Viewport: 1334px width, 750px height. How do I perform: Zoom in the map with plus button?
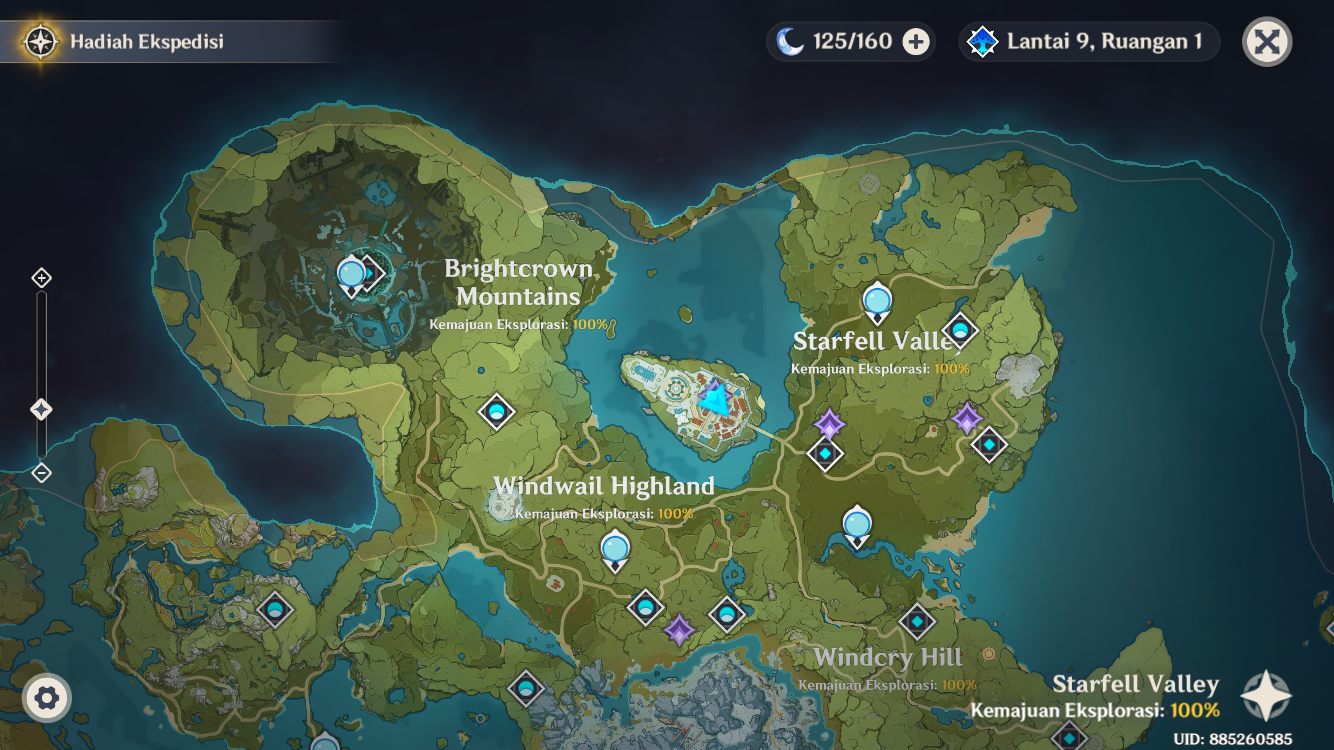(41, 278)
